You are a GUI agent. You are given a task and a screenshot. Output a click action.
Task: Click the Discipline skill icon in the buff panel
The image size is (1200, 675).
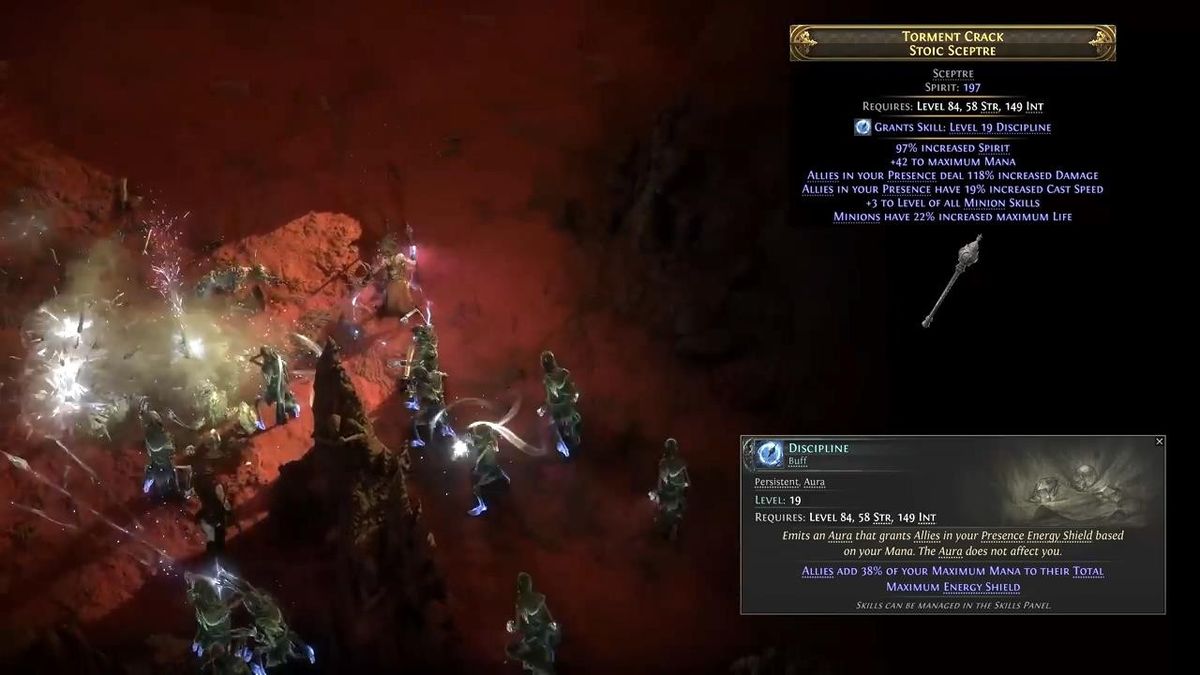(770, 455)
